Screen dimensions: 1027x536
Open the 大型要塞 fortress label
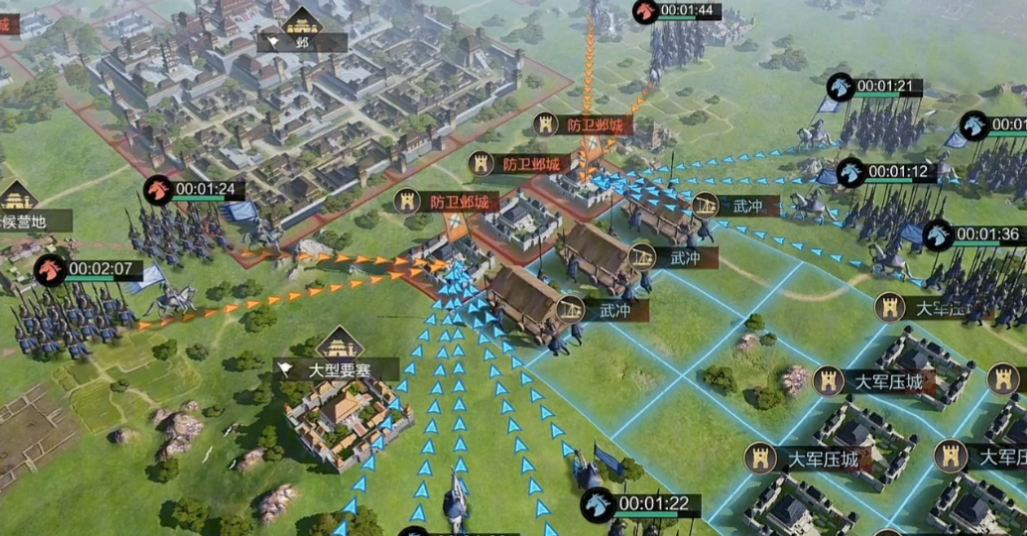pos(338,368)
